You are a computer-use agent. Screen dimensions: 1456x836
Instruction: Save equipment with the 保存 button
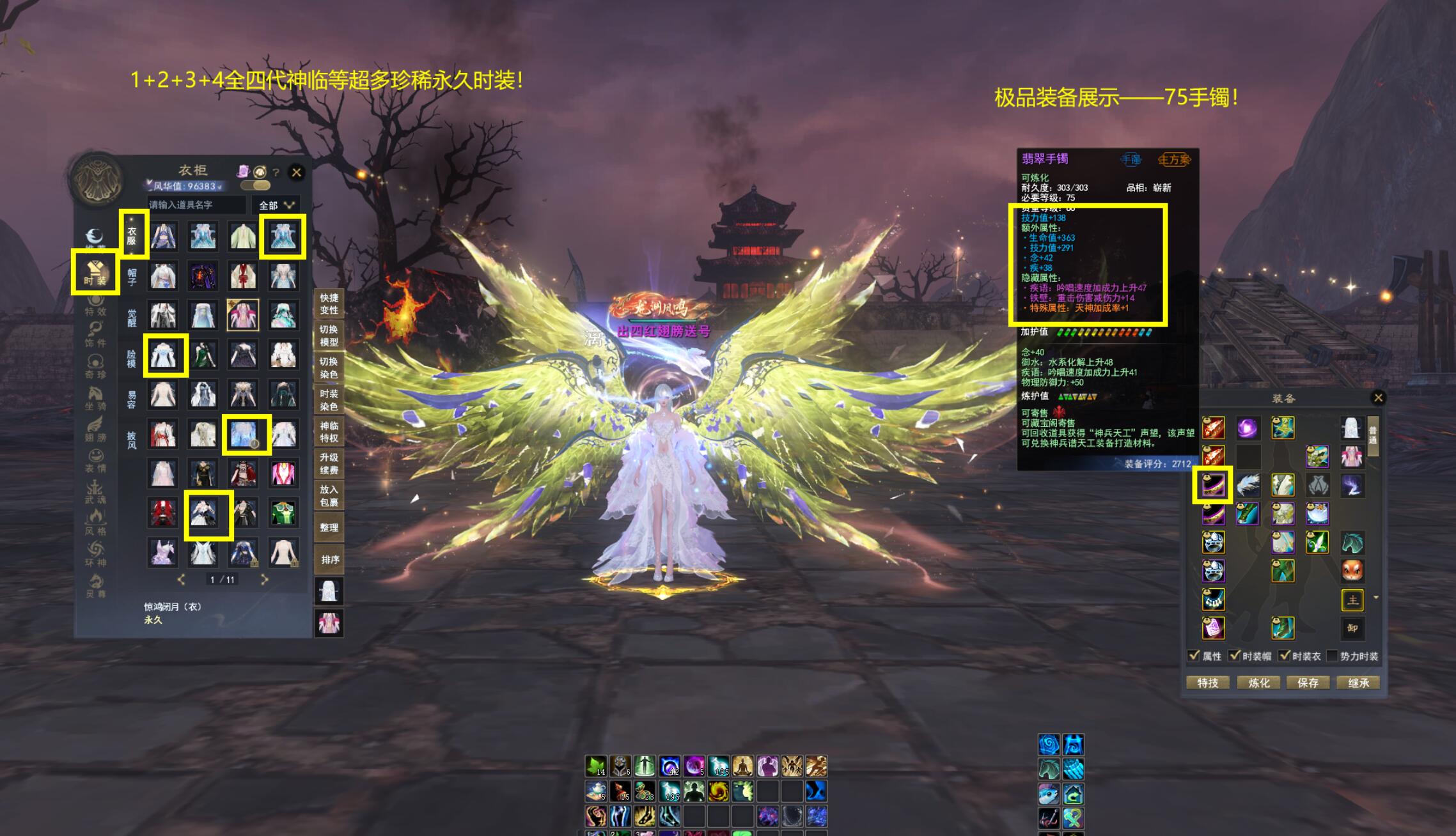pos(1308,683)
